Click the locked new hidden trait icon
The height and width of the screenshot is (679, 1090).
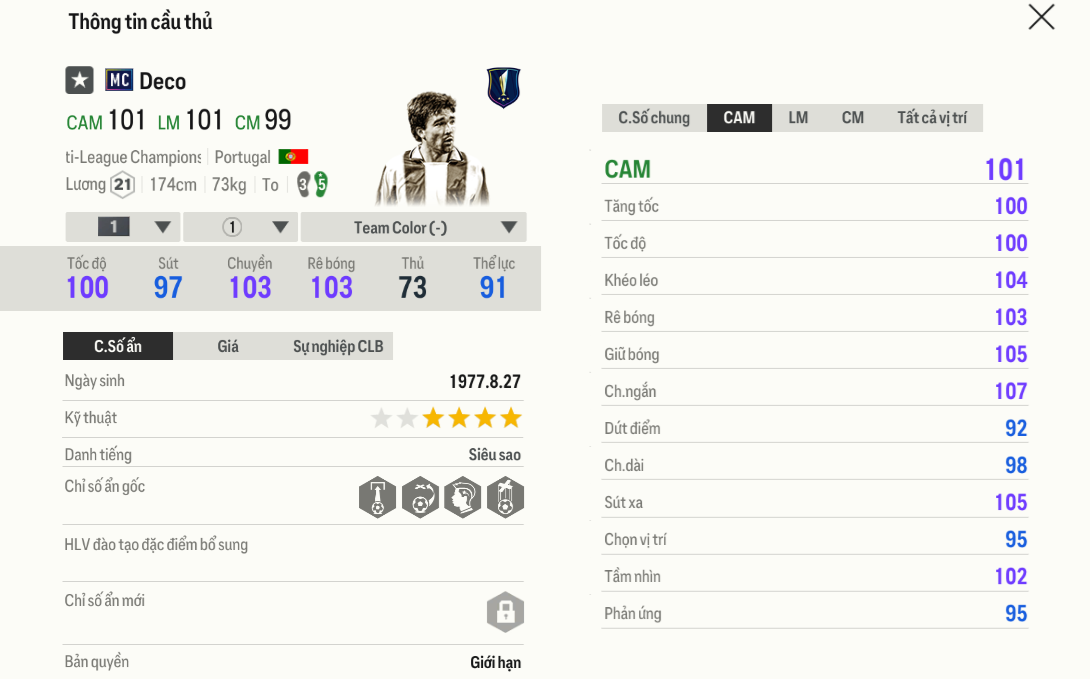point(505,612)
